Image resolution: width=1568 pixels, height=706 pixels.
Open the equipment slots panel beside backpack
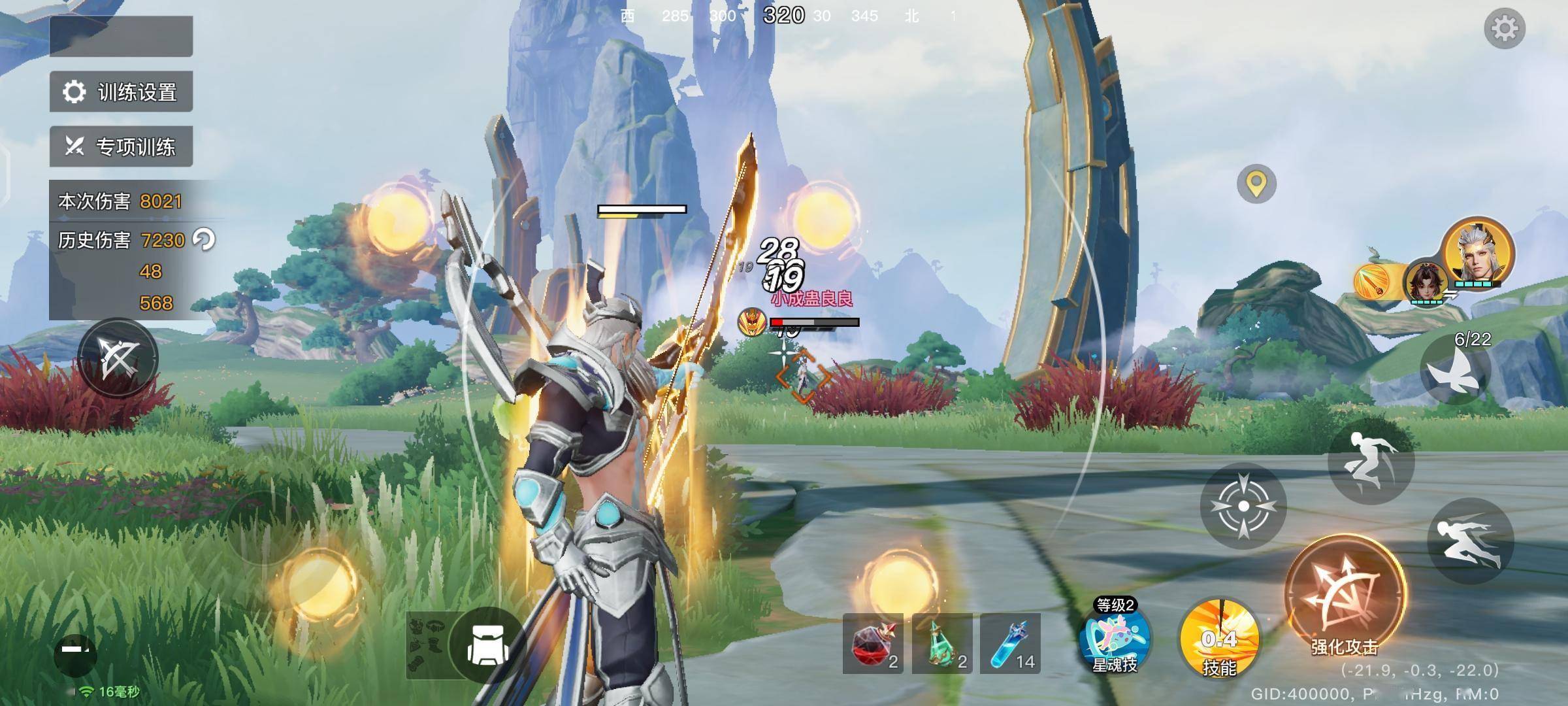pyautogui.click(x=427, y=645)
